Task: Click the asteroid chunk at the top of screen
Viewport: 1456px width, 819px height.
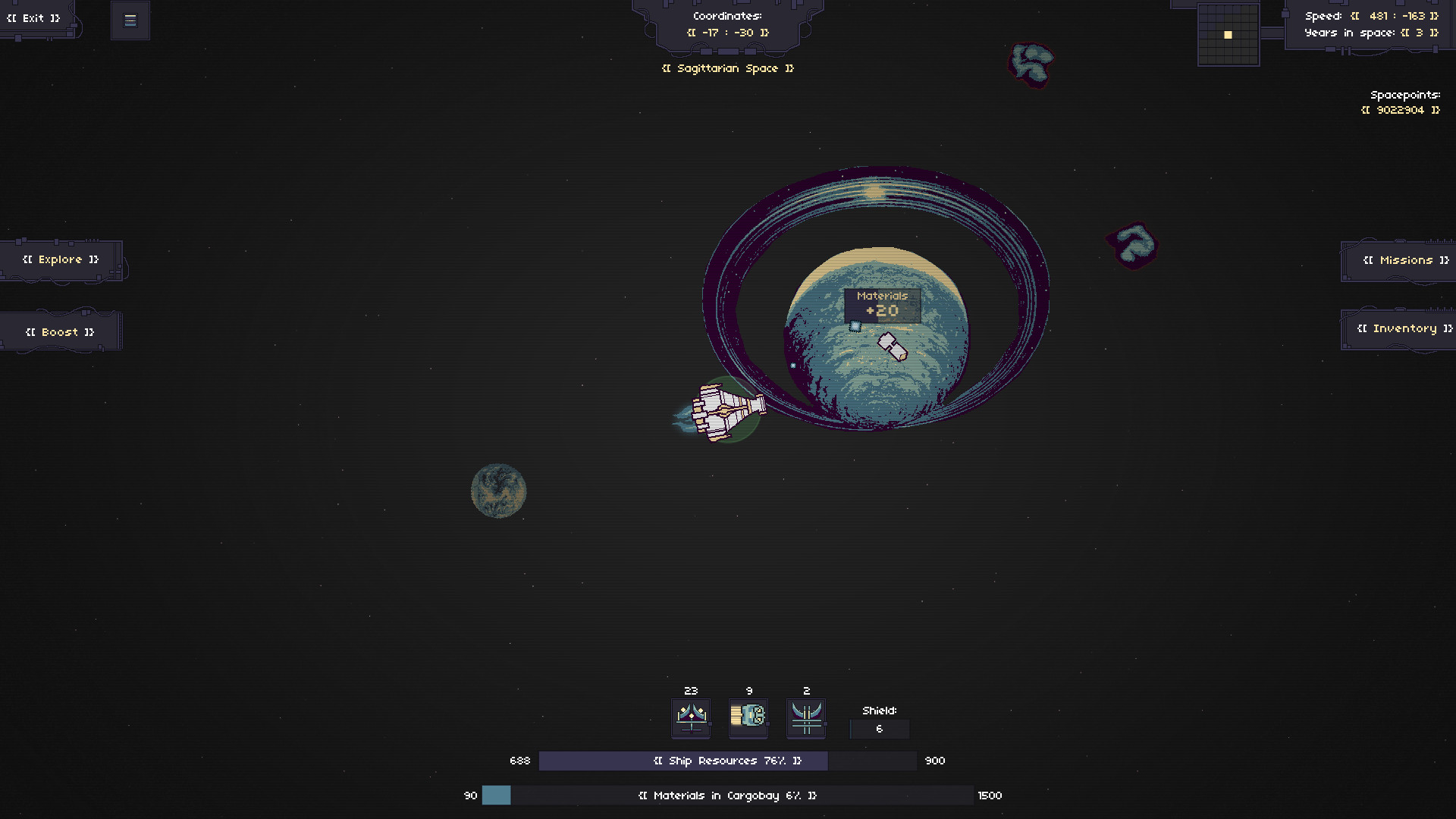Action: (1030, 64)
